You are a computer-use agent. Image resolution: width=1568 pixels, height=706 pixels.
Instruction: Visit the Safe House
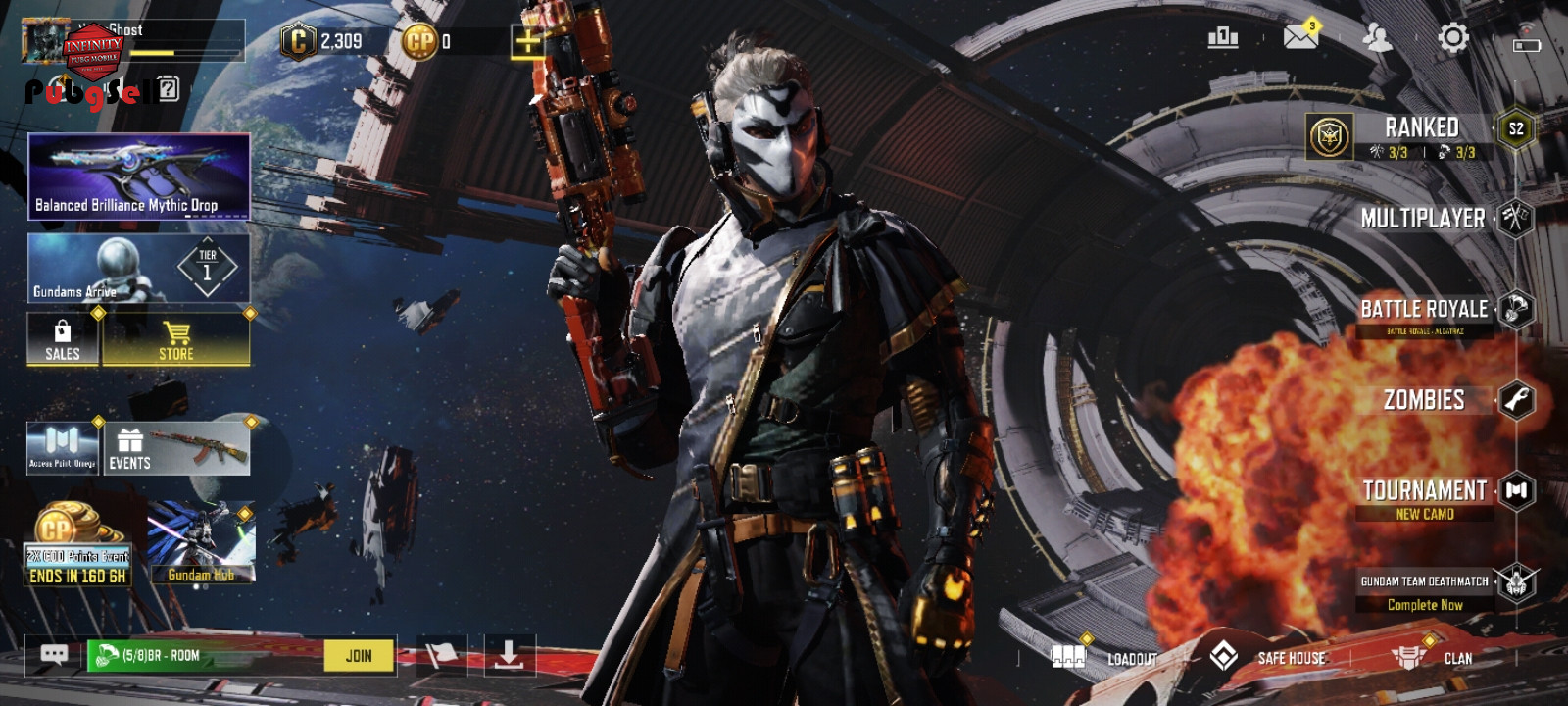(x=1269, y=657)
